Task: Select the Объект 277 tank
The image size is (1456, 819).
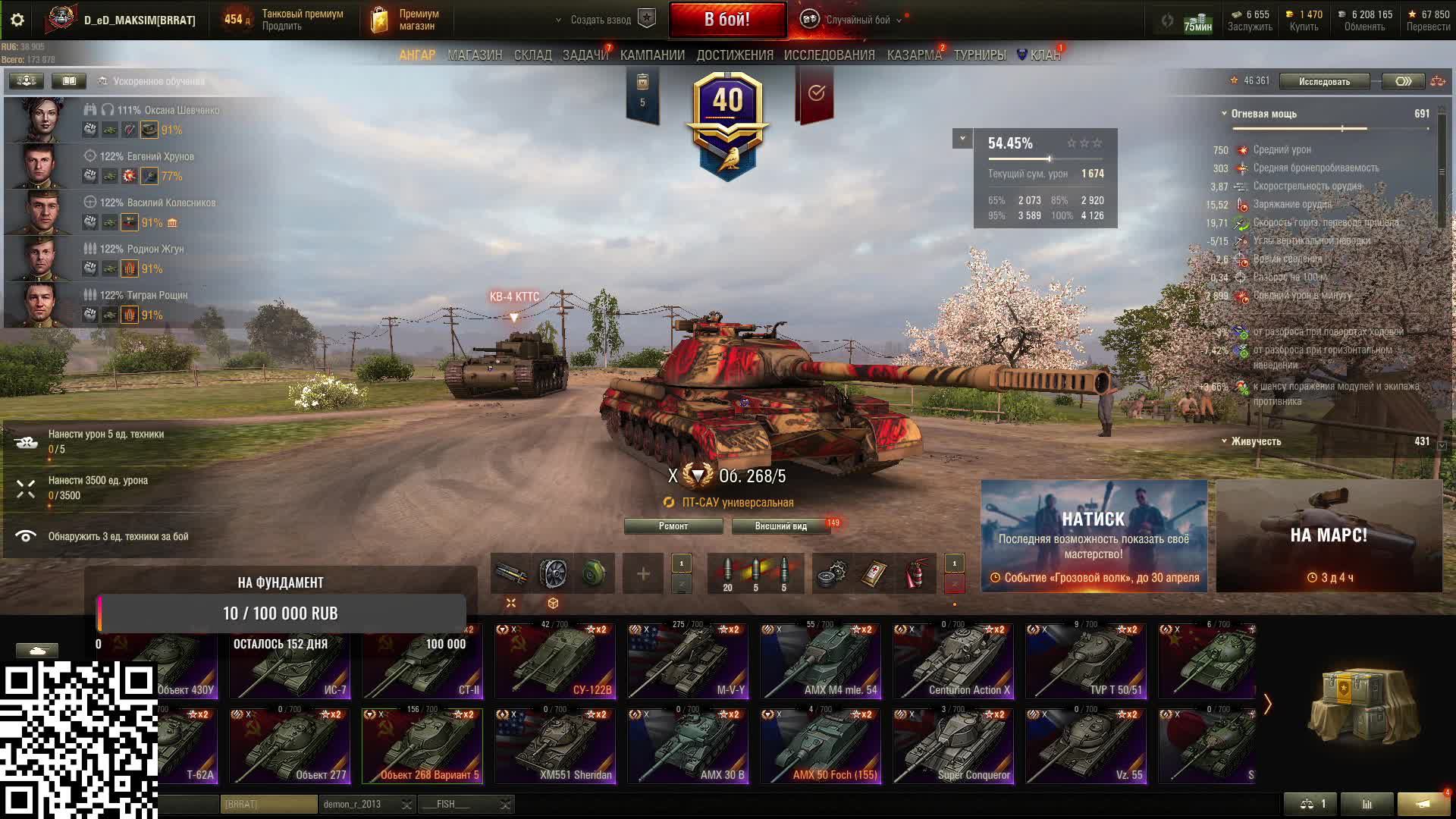Action: pyautogui.click(x=290, y=746)
